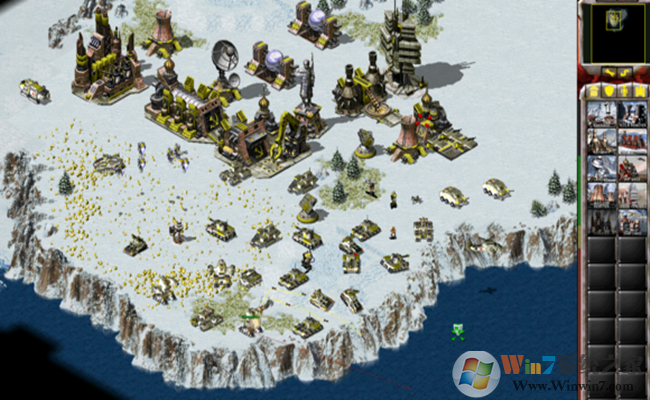
Task: Activate the dollar-sign sell button
Action: (625, 73)
